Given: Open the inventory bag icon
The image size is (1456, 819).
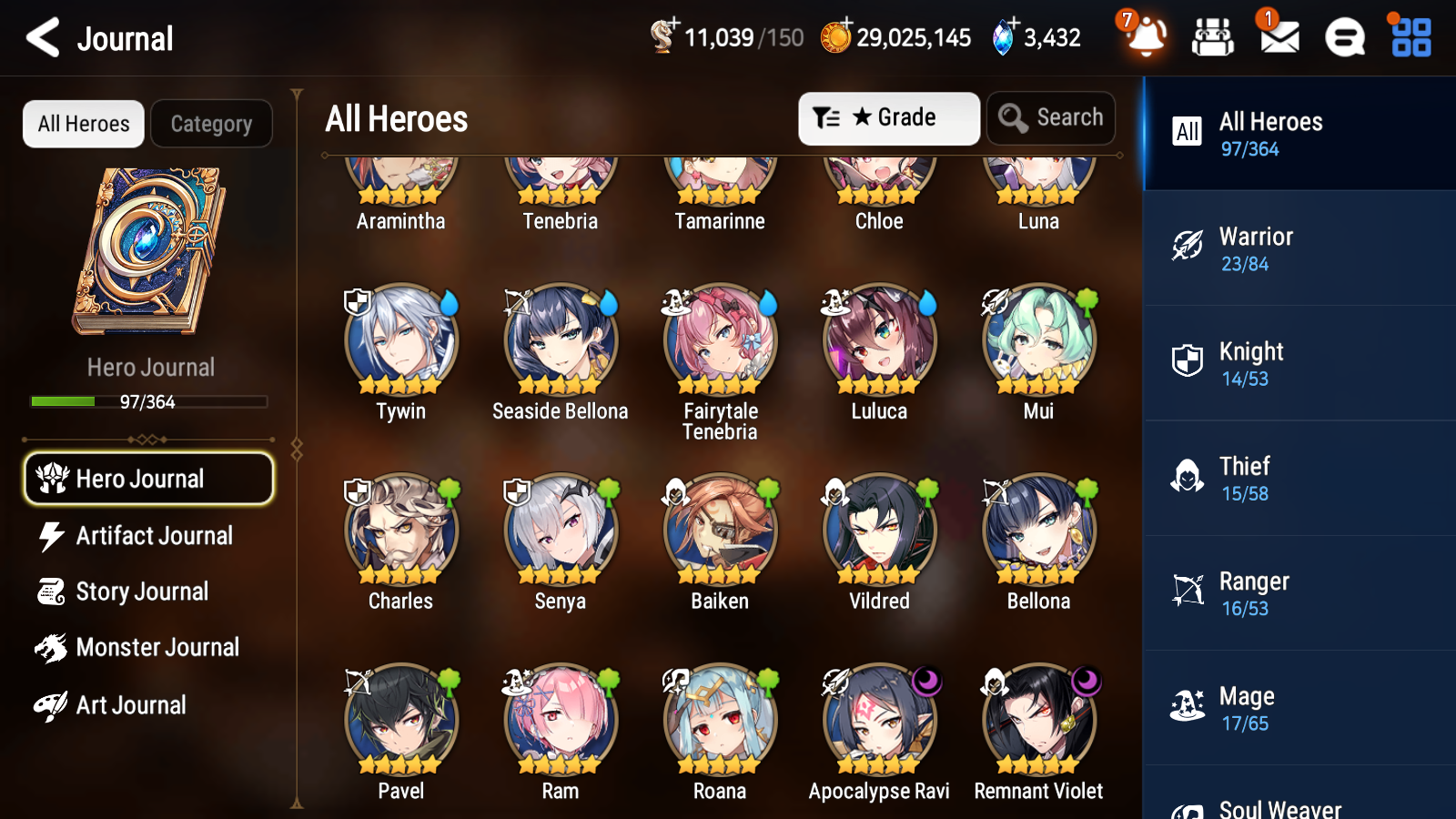Looking at the screenshot, I should (1212, 37).
